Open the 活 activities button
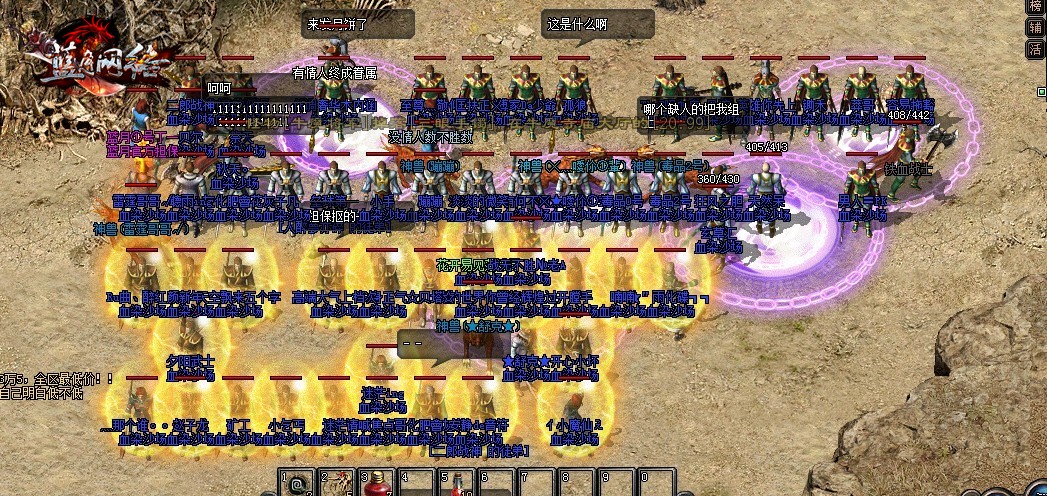1047x496 pixels. click(1036, 48)
